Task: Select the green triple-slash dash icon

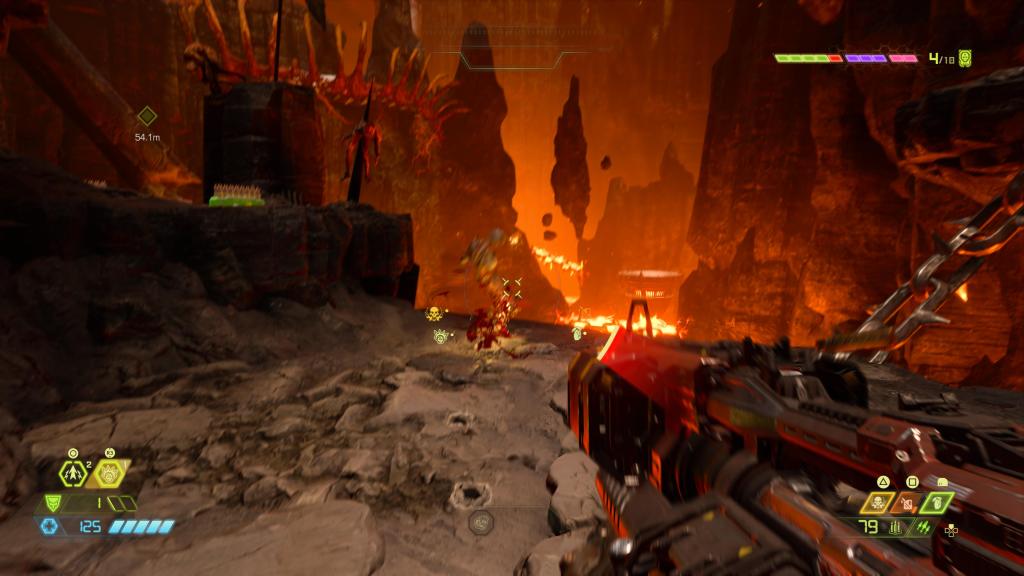Action: point(921,526)
